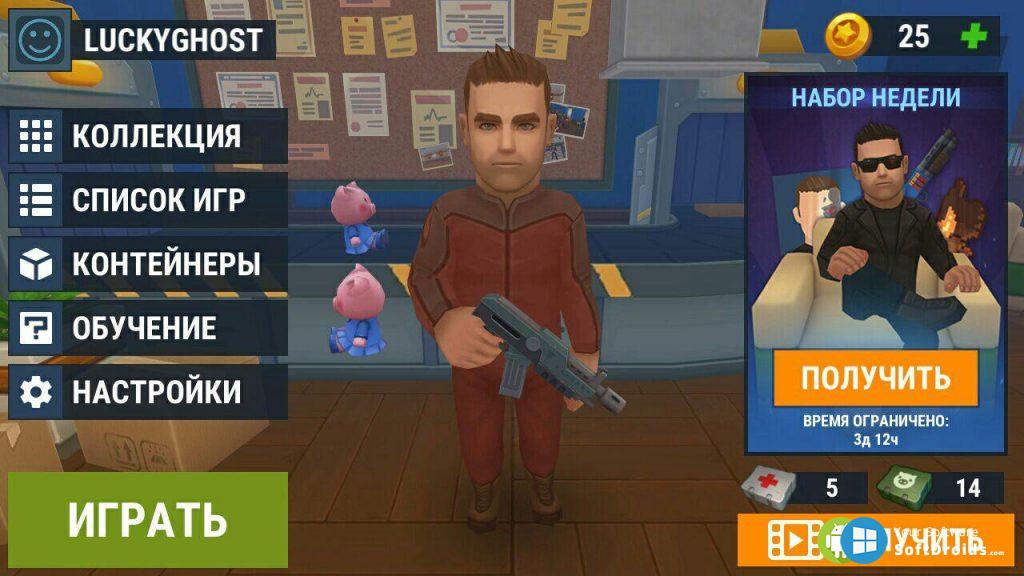Start a match with the green Играть button

point(148,520)
